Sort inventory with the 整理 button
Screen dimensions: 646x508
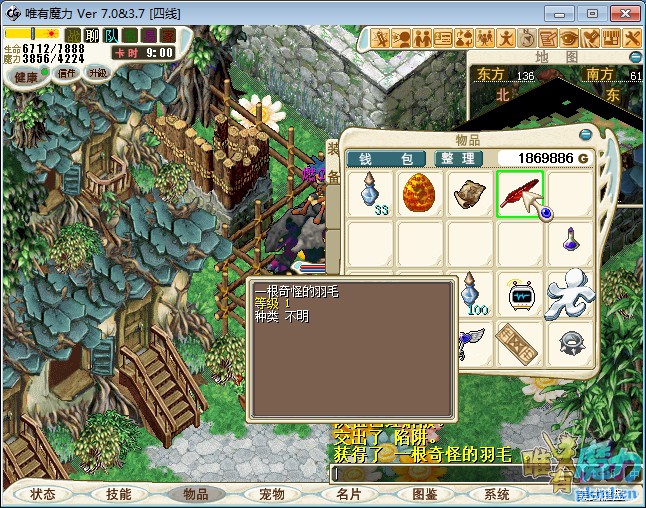tap(459, 158)
